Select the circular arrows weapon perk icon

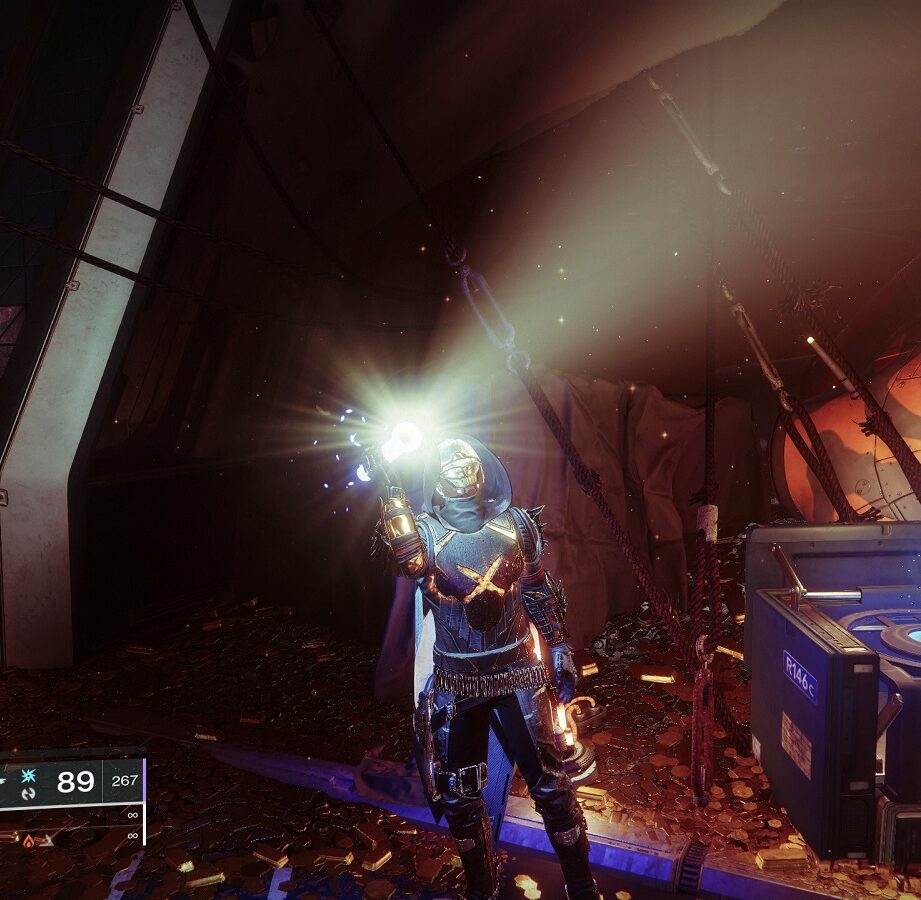point(28,793)
